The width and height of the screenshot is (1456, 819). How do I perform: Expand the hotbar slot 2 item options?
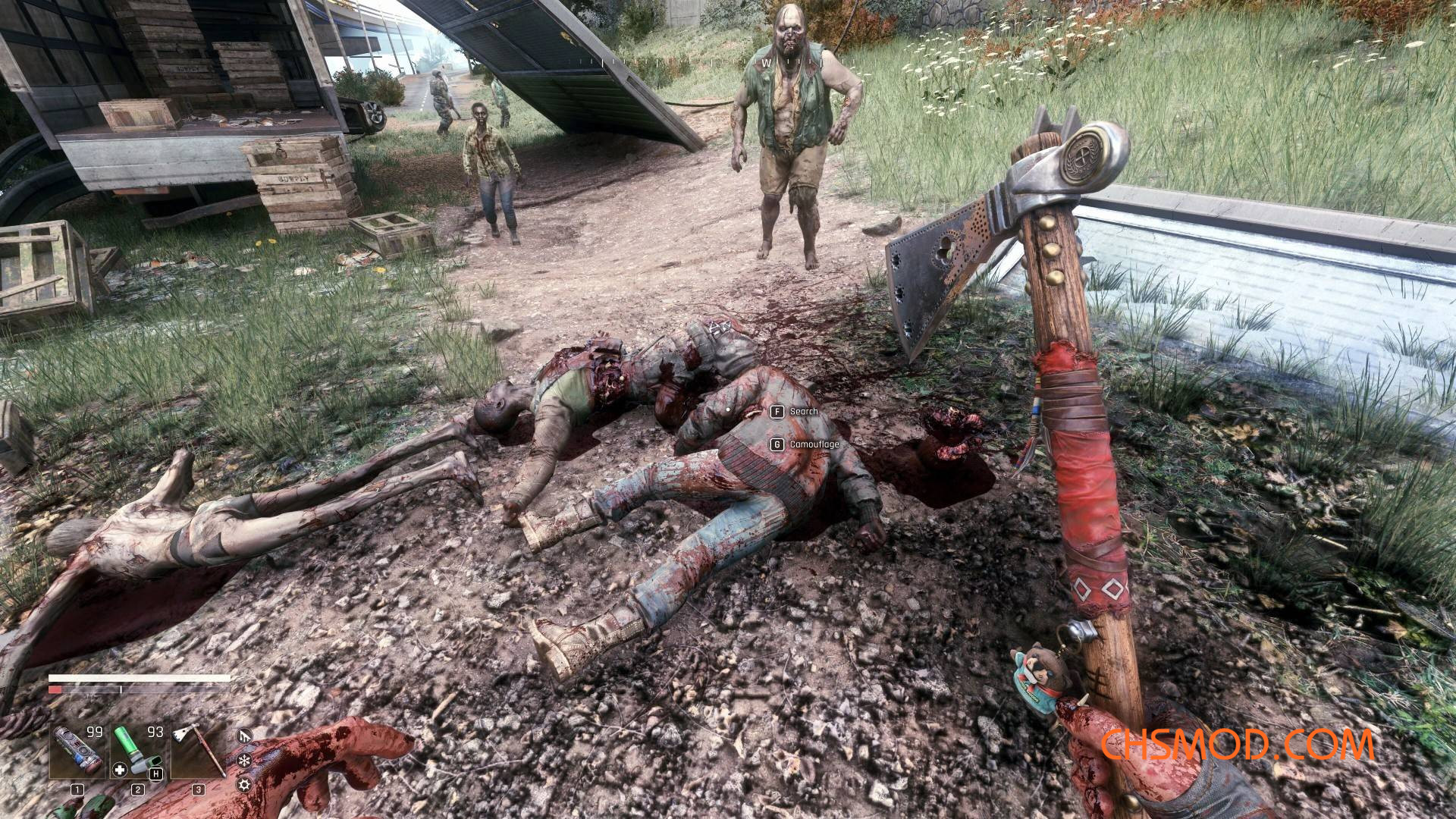click(138, 789)
